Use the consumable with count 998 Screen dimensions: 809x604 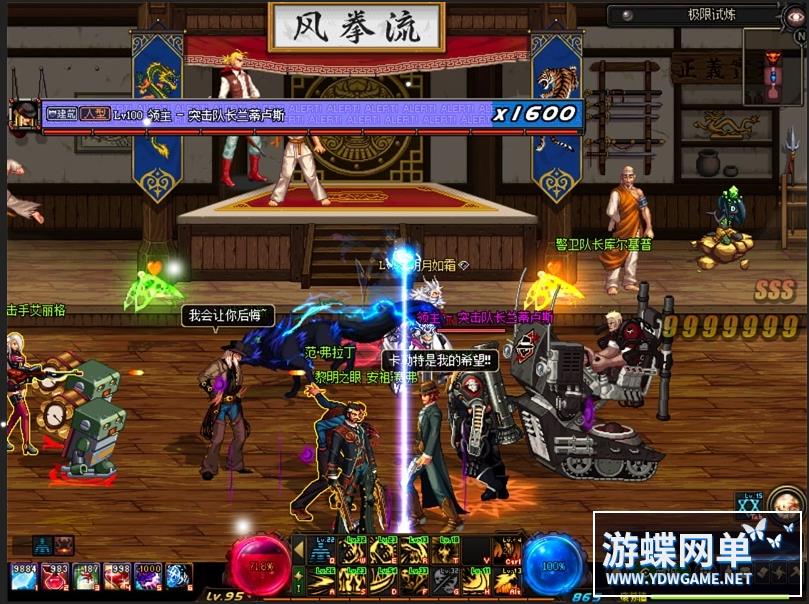(116, 577)
